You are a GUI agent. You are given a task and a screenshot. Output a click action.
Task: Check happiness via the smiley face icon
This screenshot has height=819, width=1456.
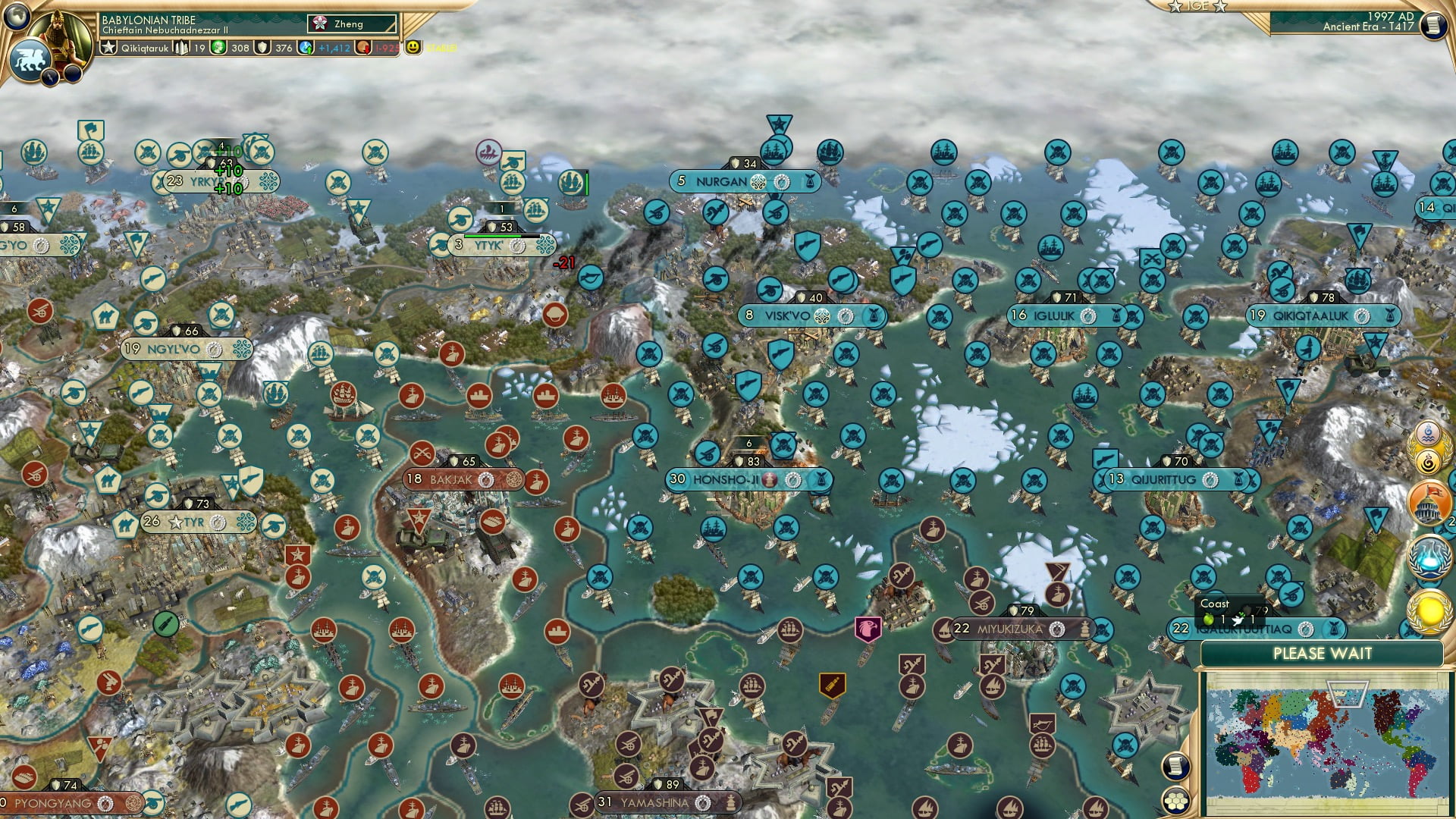[x=413, y=48]
